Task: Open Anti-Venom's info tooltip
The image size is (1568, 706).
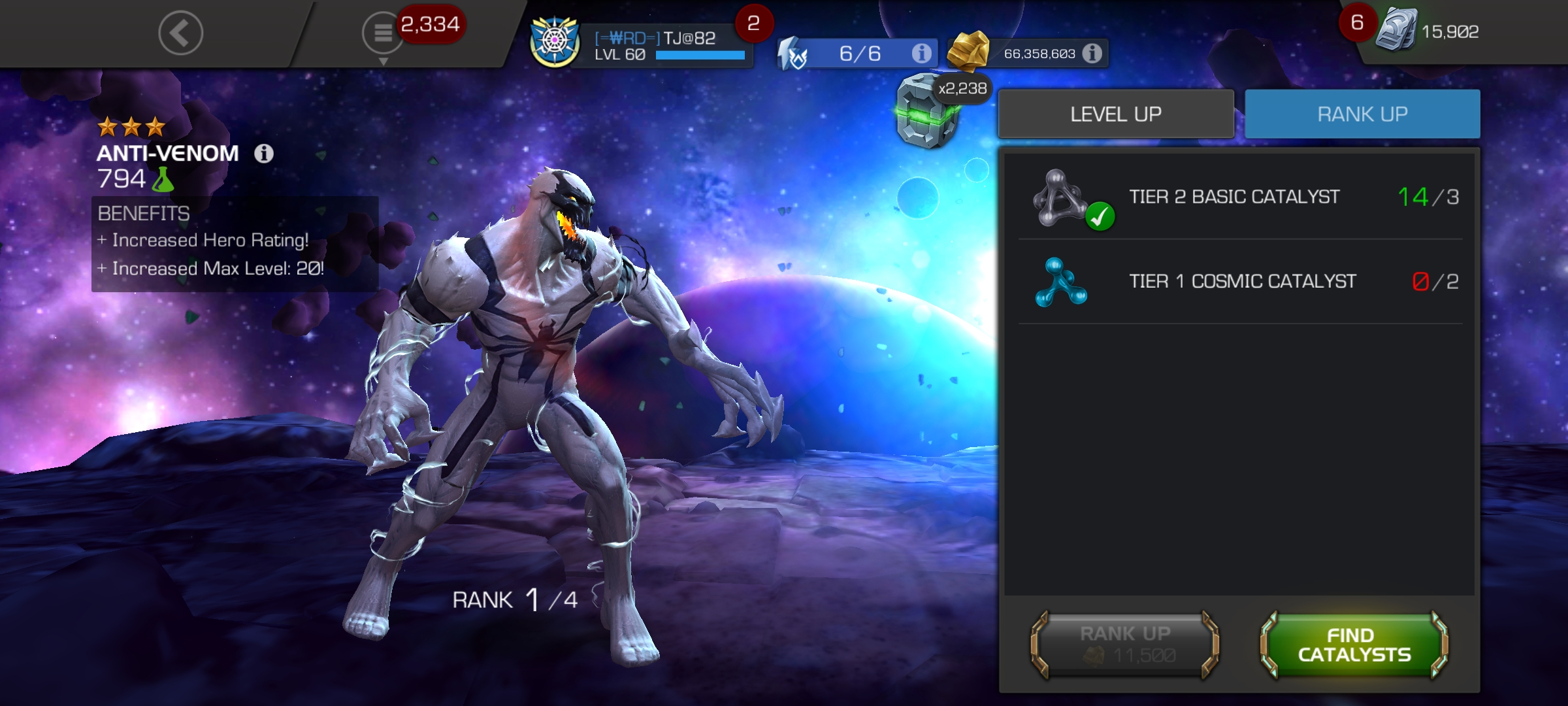Action: 264,153
